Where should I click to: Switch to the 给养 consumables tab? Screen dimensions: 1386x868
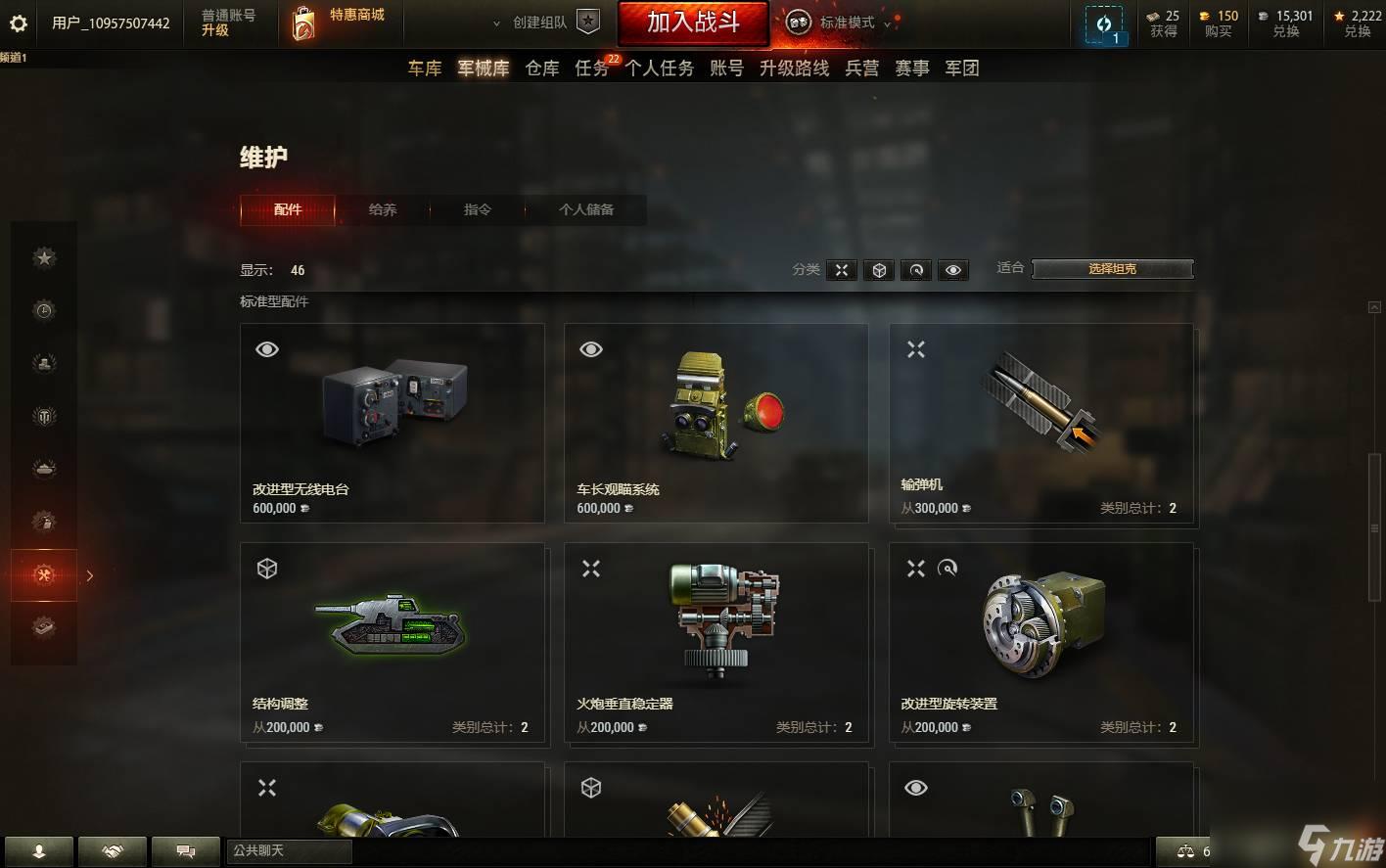click(383, 209)
